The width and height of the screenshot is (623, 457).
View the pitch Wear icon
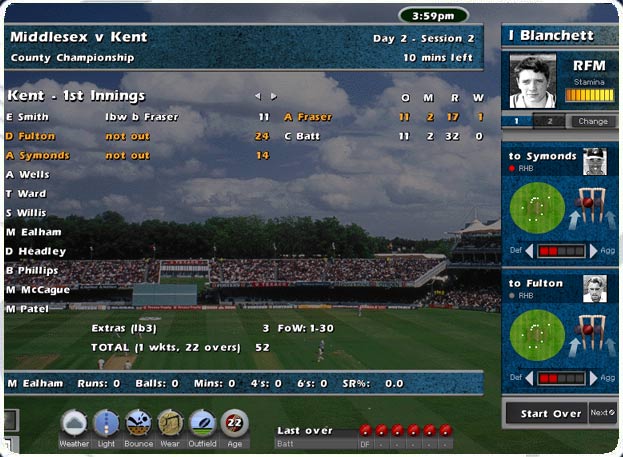[170, 424]
